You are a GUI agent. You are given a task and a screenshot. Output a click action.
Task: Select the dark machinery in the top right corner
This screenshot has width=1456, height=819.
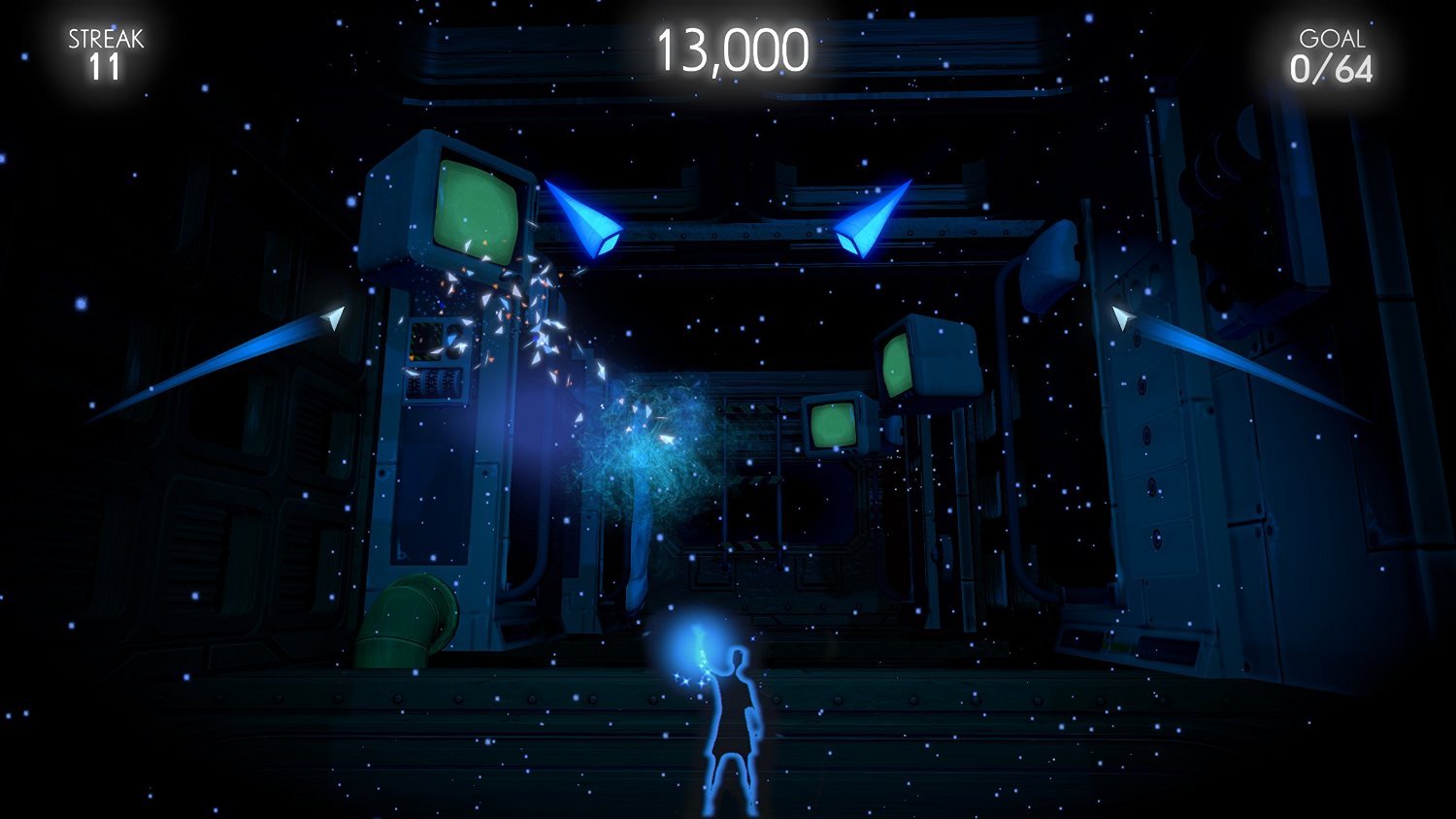point(1233,175)
